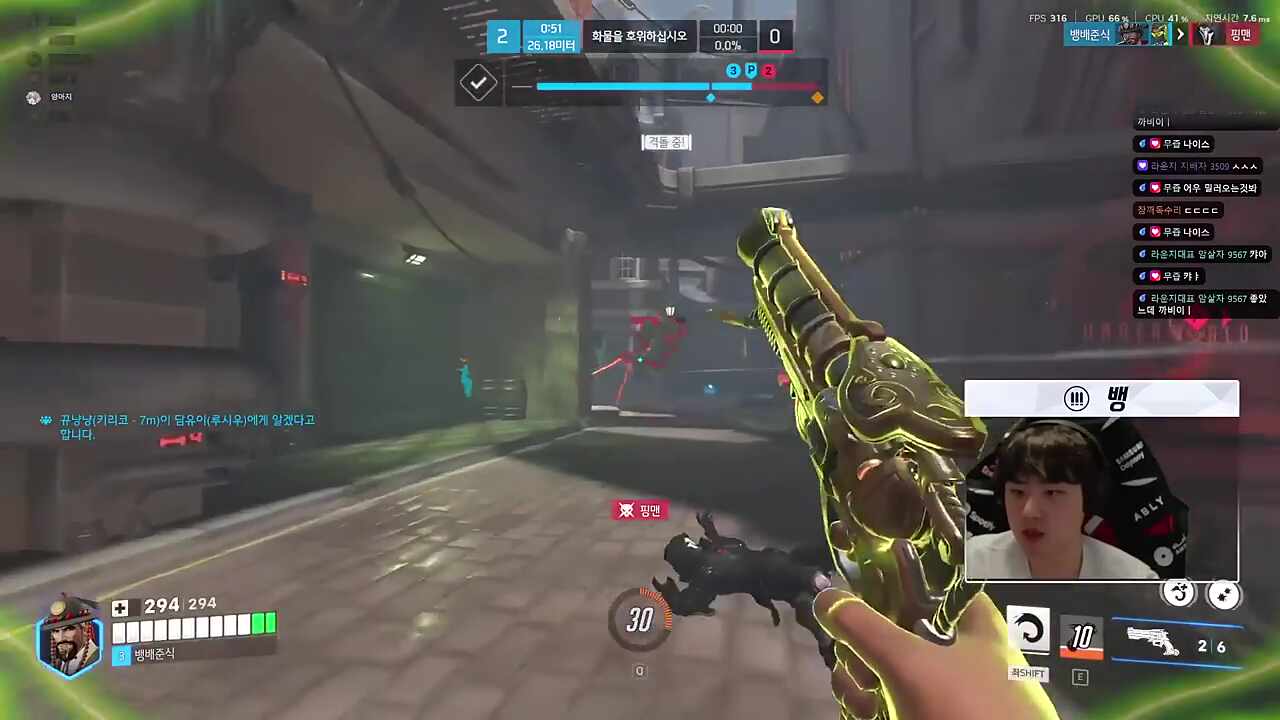
Task: Click the skull elimination icon beside 핑맨
Action: pyautogui.click(x=625, y=510)
